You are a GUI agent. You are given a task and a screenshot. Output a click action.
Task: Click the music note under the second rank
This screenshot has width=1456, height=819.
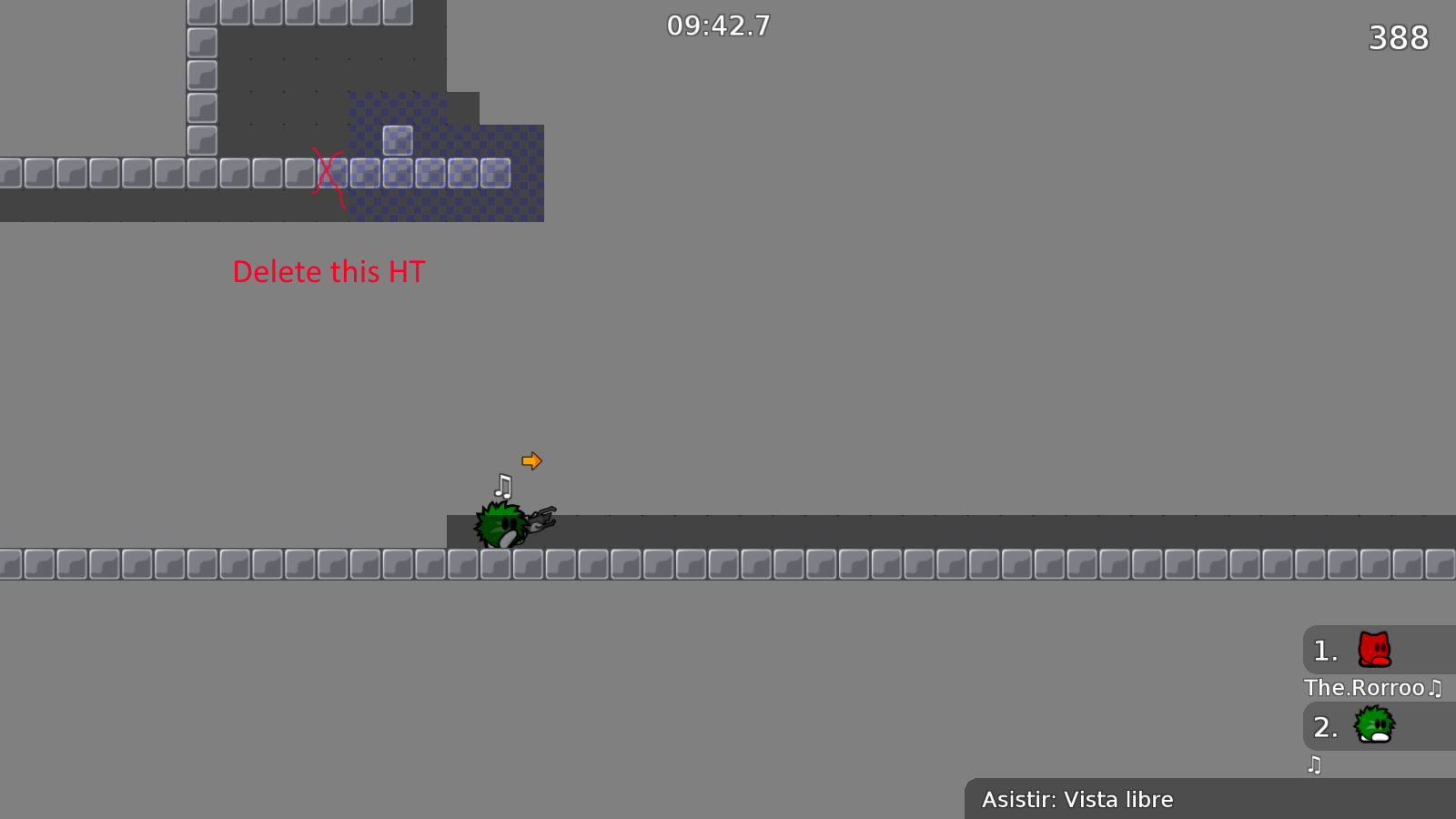tap(1314, 765)
